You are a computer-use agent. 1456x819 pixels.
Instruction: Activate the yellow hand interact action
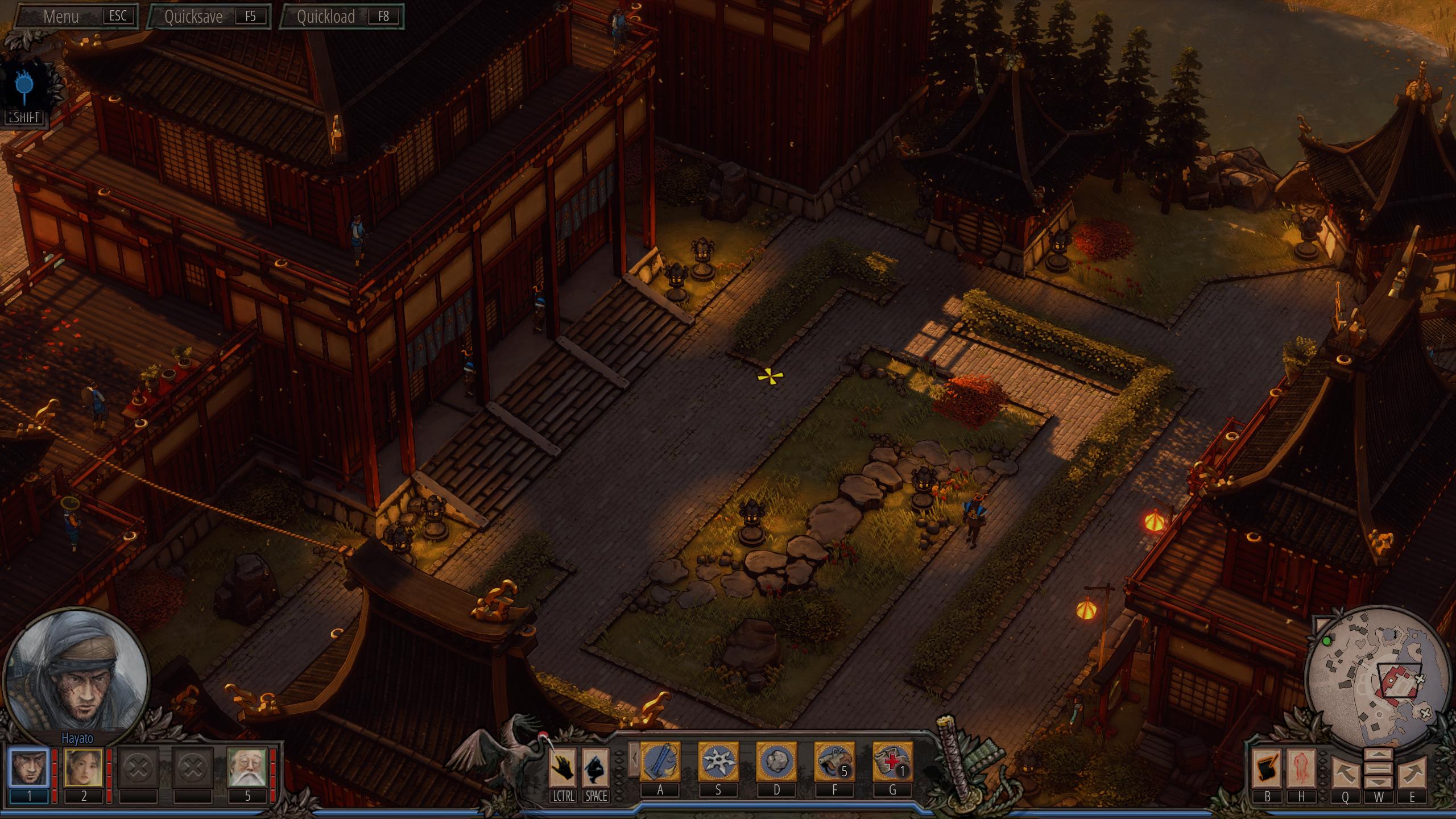click(x=563, y=767)
